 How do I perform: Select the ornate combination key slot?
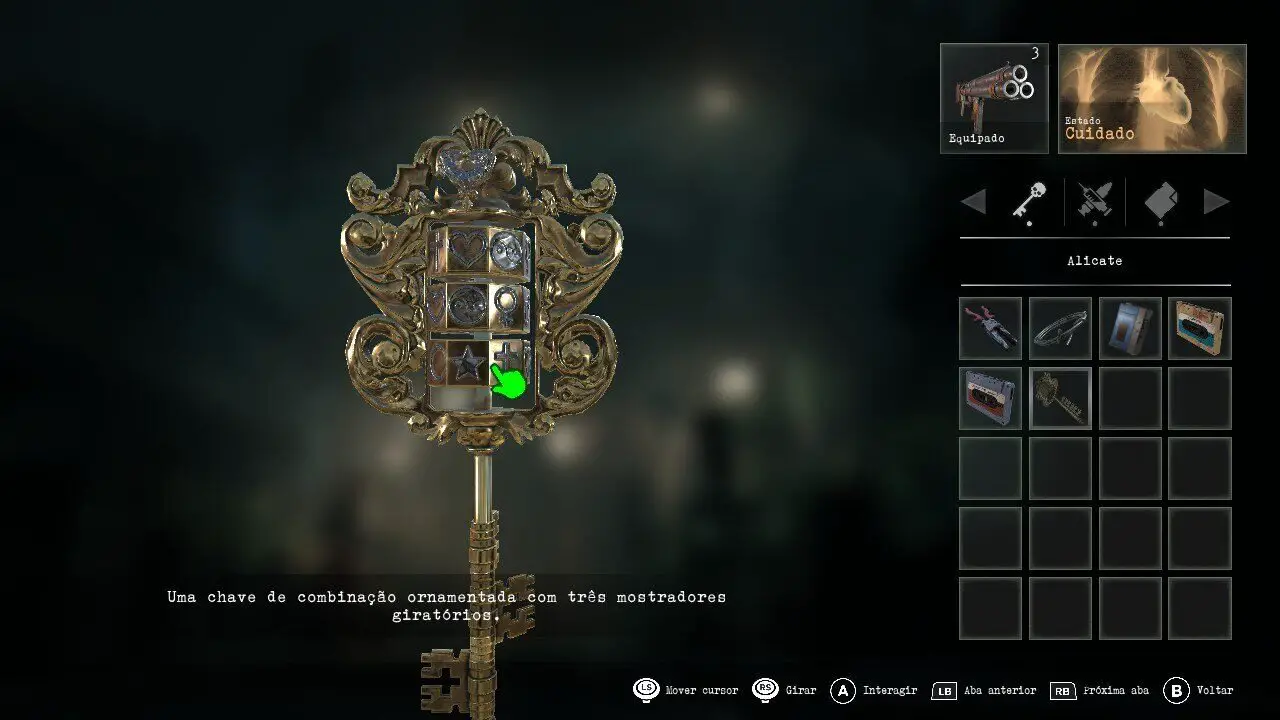(1060, 398)
